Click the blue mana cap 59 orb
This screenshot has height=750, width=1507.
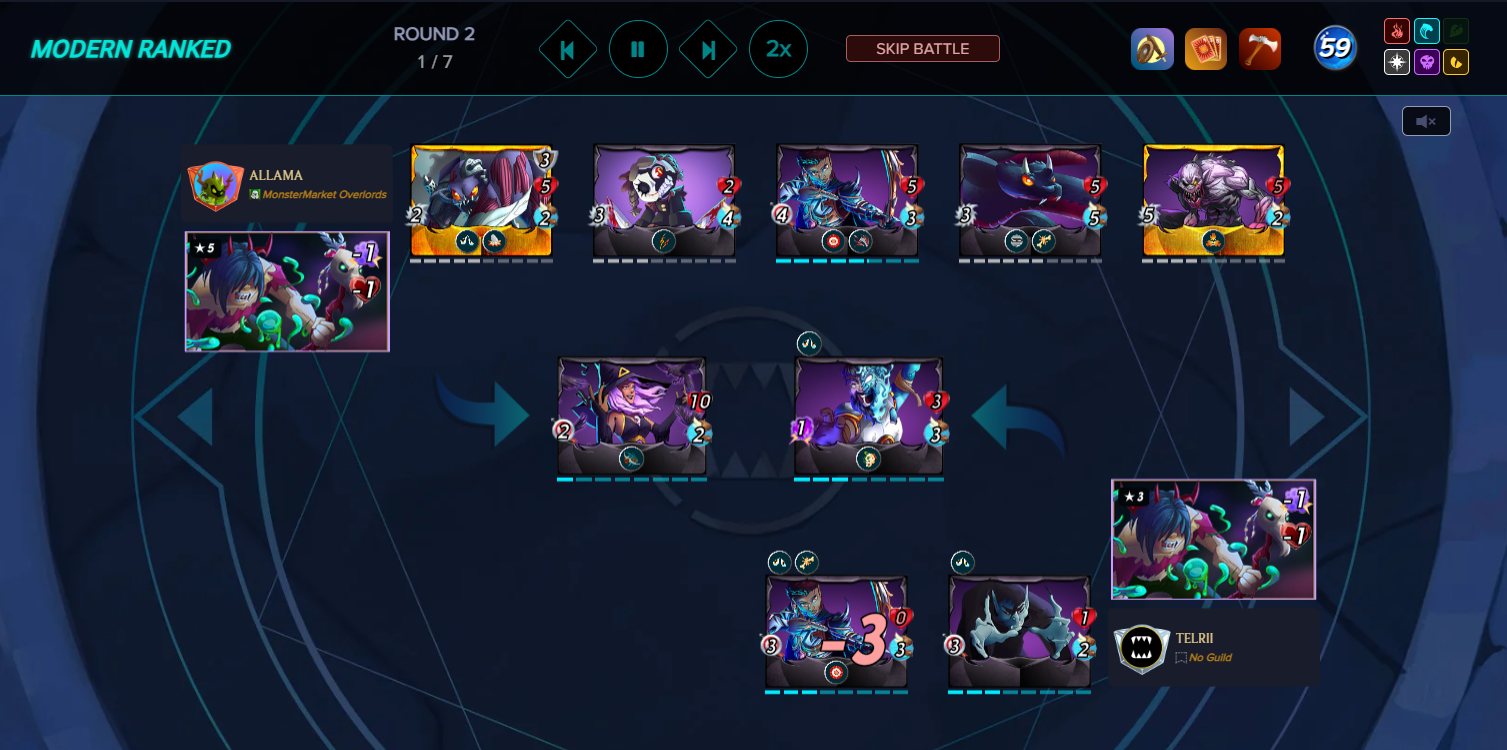coord(1334,48)
